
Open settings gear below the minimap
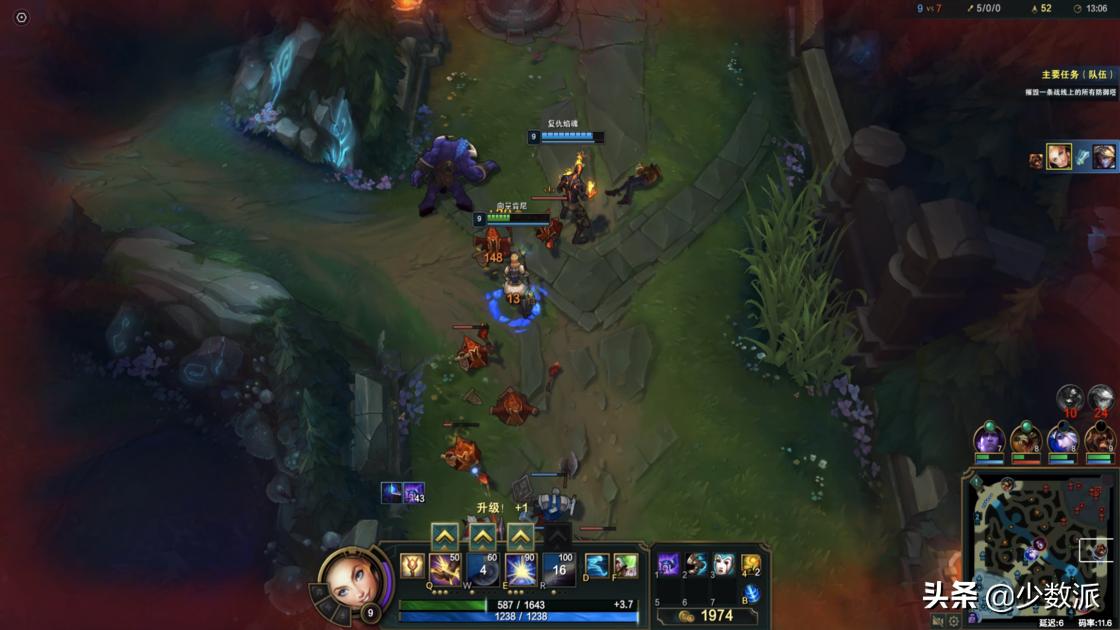tap(953, 621)
